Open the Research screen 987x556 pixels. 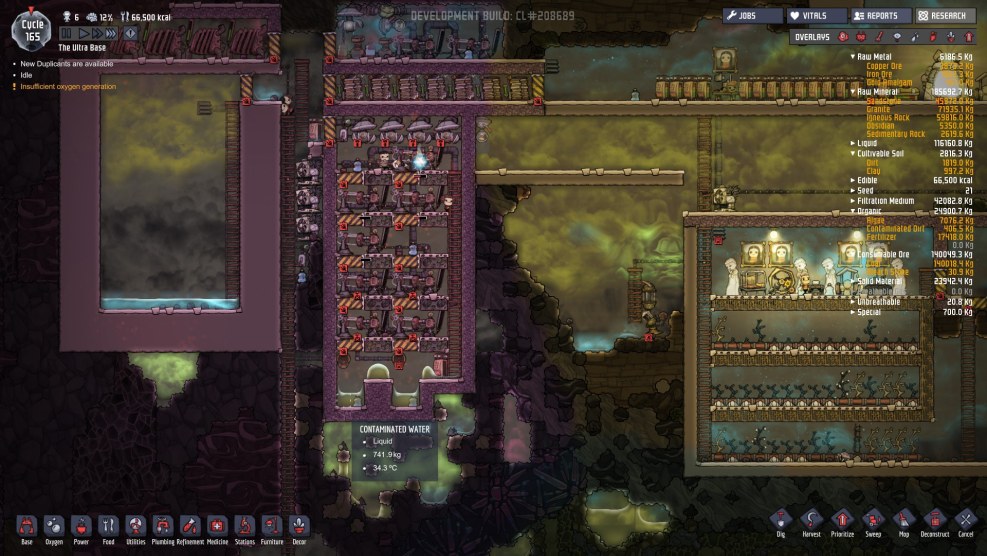(x=943, y=16)
